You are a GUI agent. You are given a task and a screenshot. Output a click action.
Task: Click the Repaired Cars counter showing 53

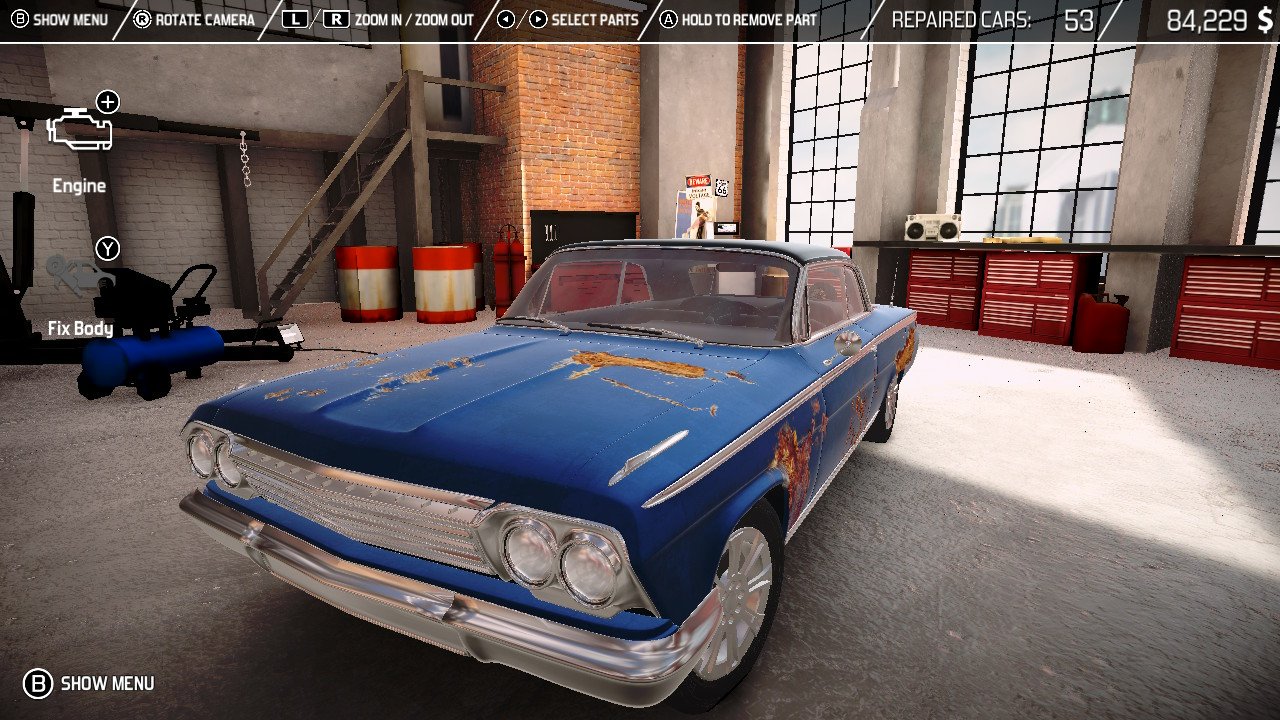[x=985, y=18]
